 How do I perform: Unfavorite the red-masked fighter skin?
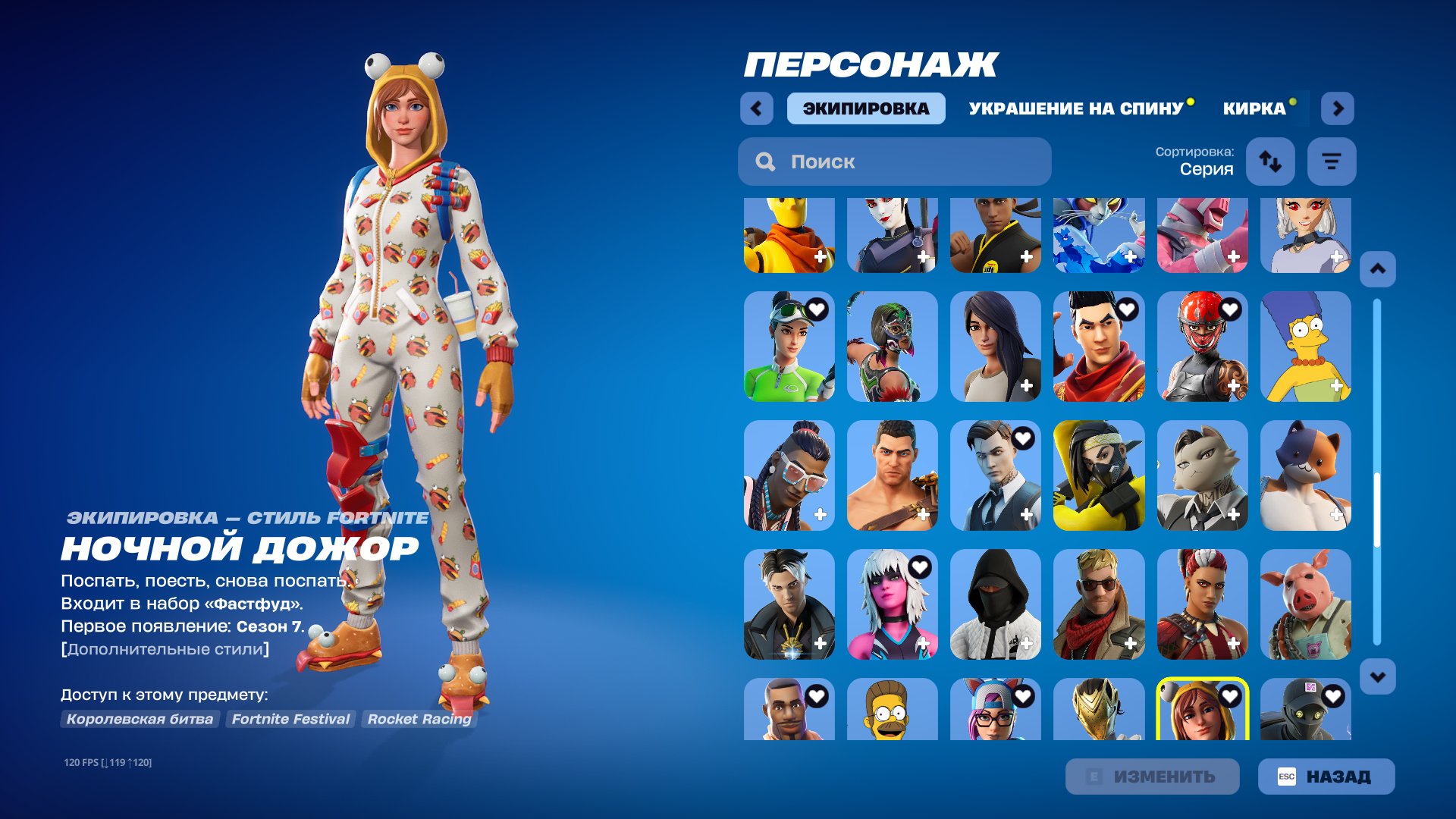pyautogui.click(x=1230, y=309)
